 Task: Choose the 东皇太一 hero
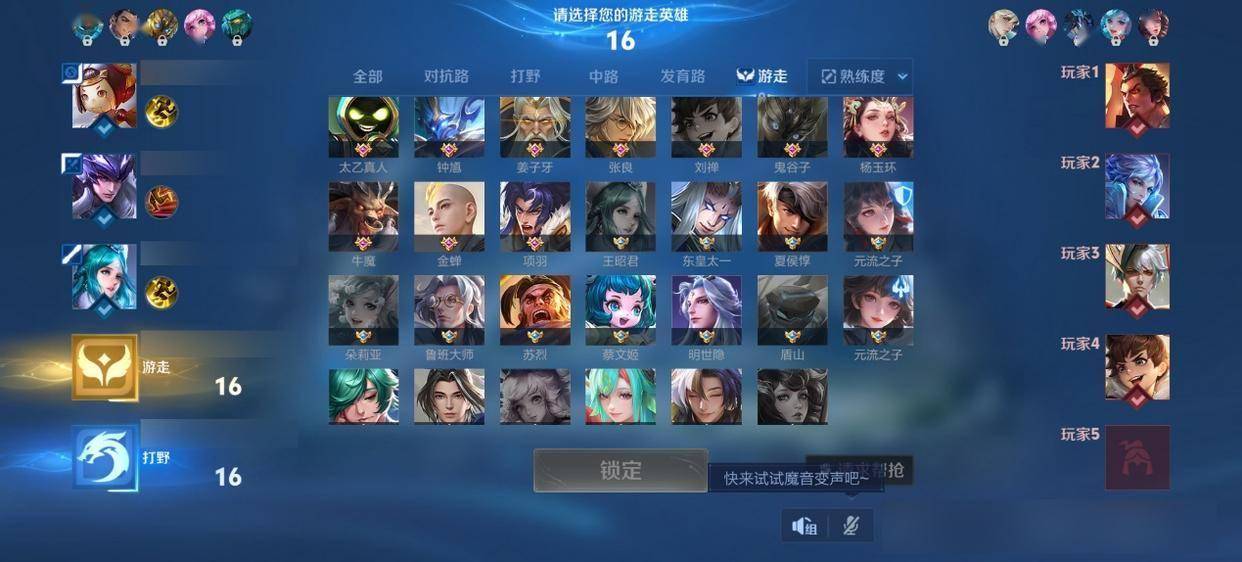706,217
